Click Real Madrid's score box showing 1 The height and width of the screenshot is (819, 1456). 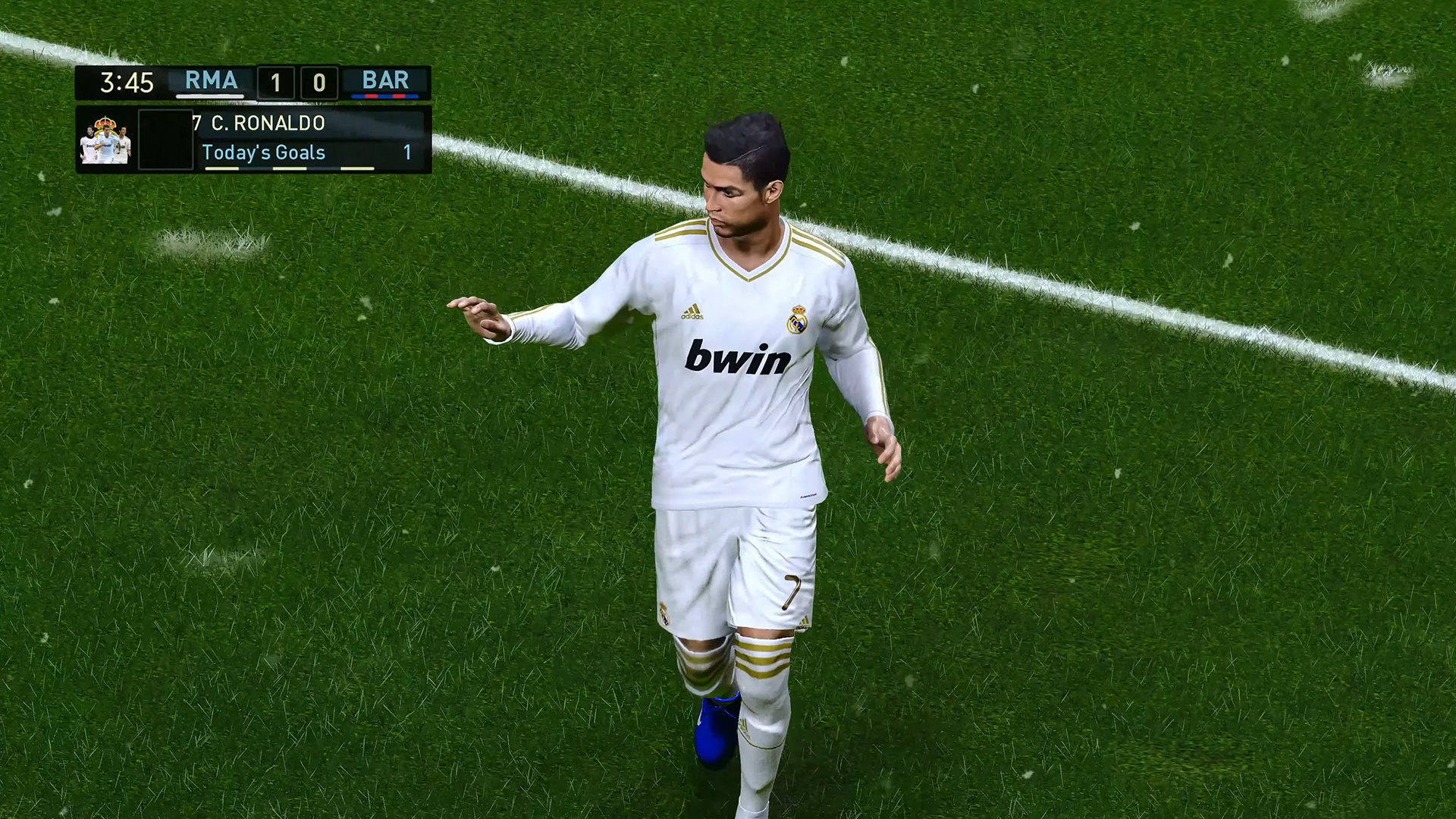click(x=276, y=80)
